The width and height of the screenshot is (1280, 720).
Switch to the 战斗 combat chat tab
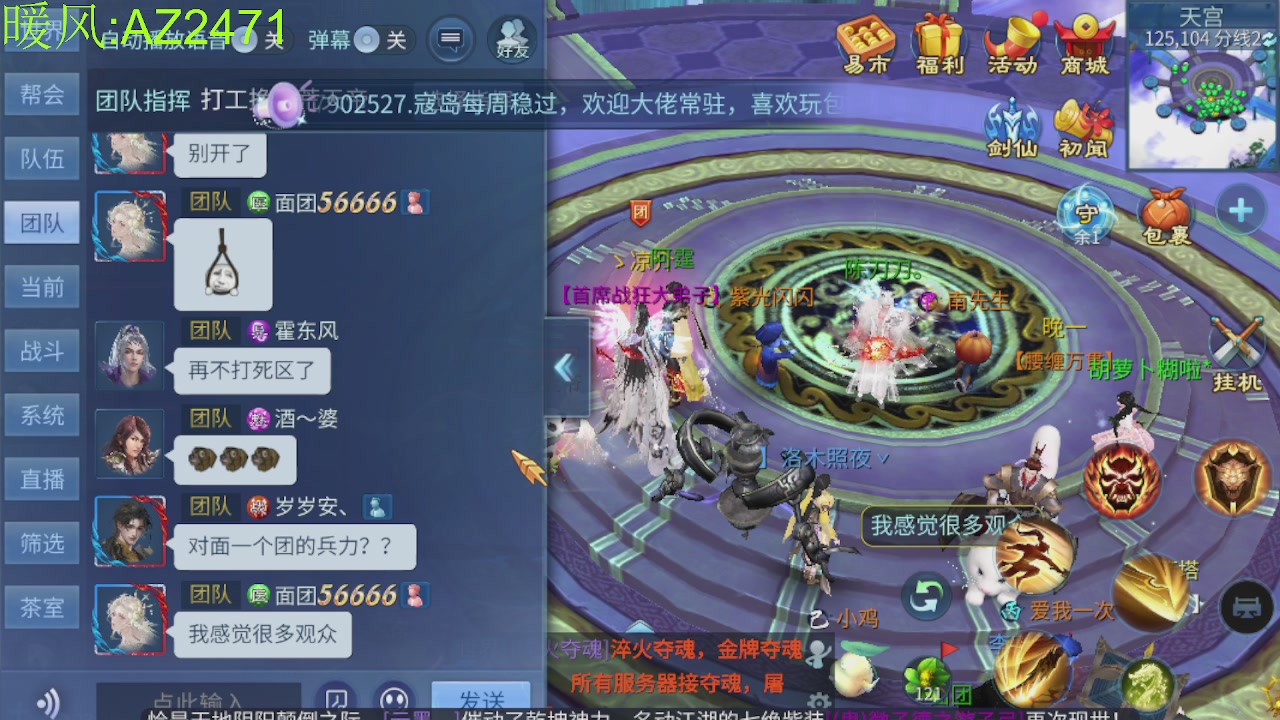tap(42, 351)
